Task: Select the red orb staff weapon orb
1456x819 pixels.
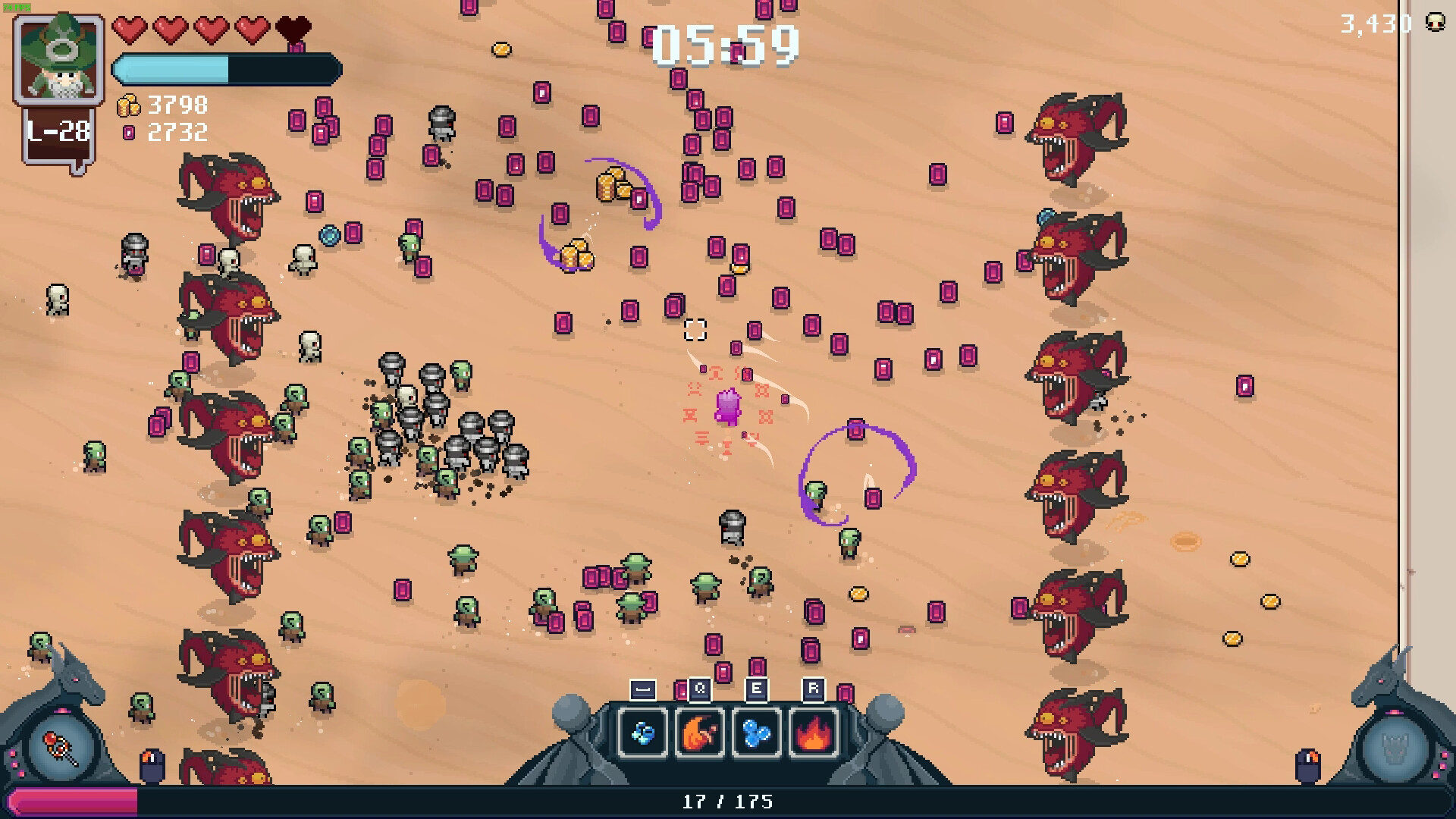Action: [62, 748]
